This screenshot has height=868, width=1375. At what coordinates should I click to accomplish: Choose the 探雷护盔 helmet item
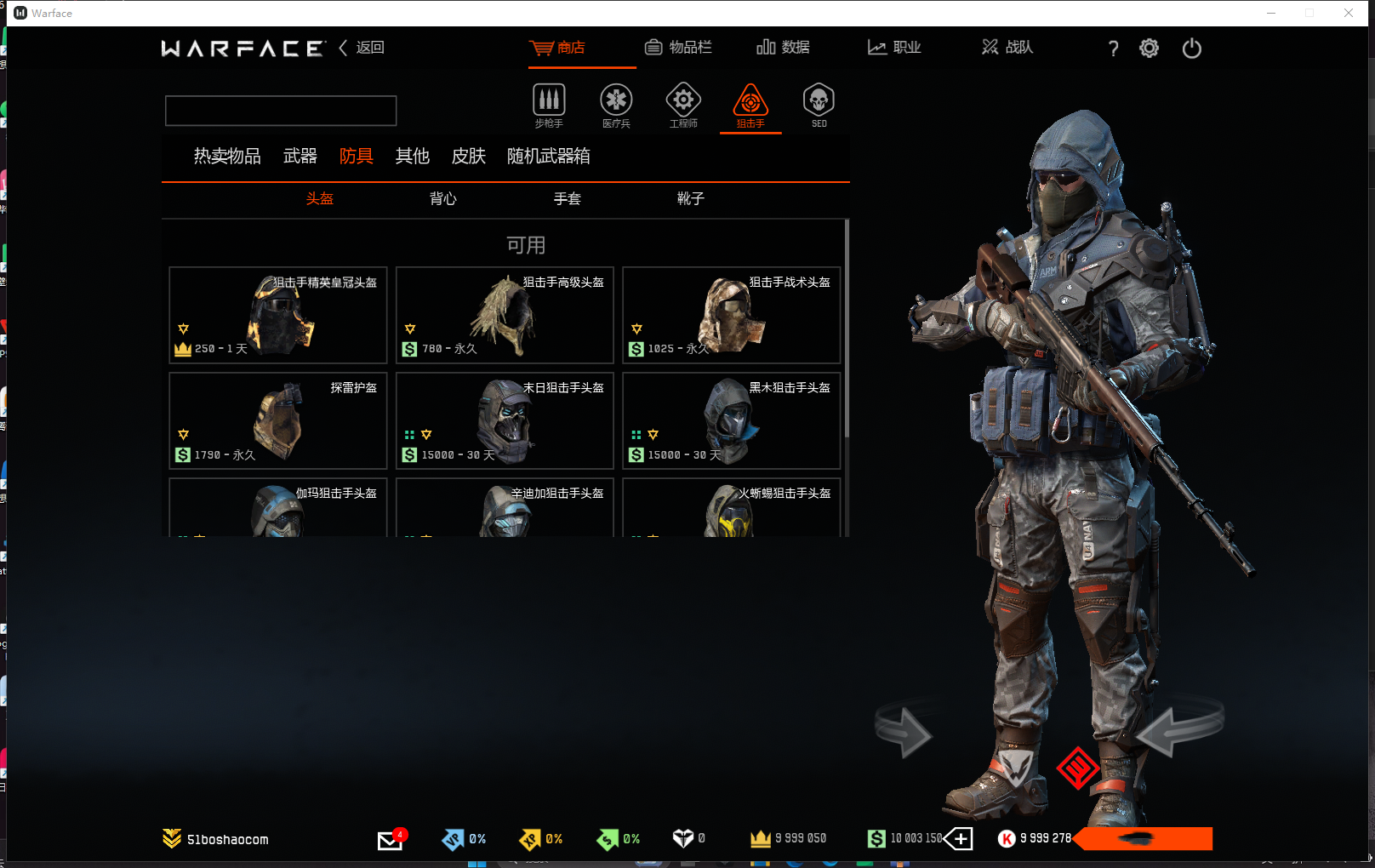pos(278,420)
